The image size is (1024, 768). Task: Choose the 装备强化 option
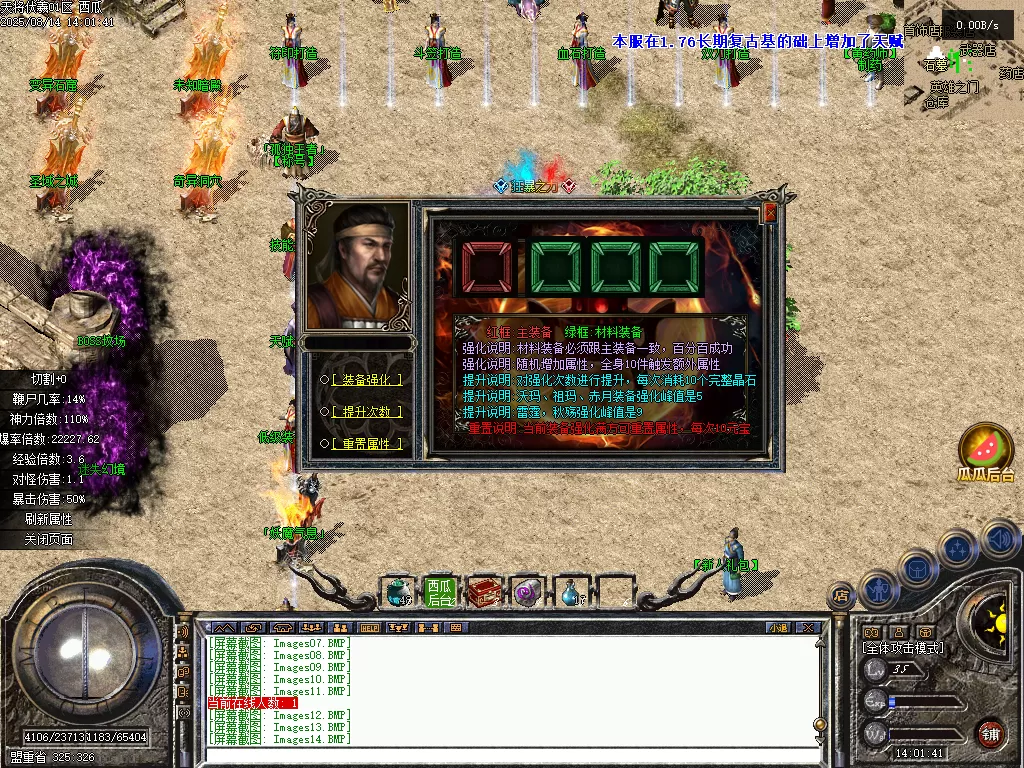pyautogui.click(x=367, y=380)
